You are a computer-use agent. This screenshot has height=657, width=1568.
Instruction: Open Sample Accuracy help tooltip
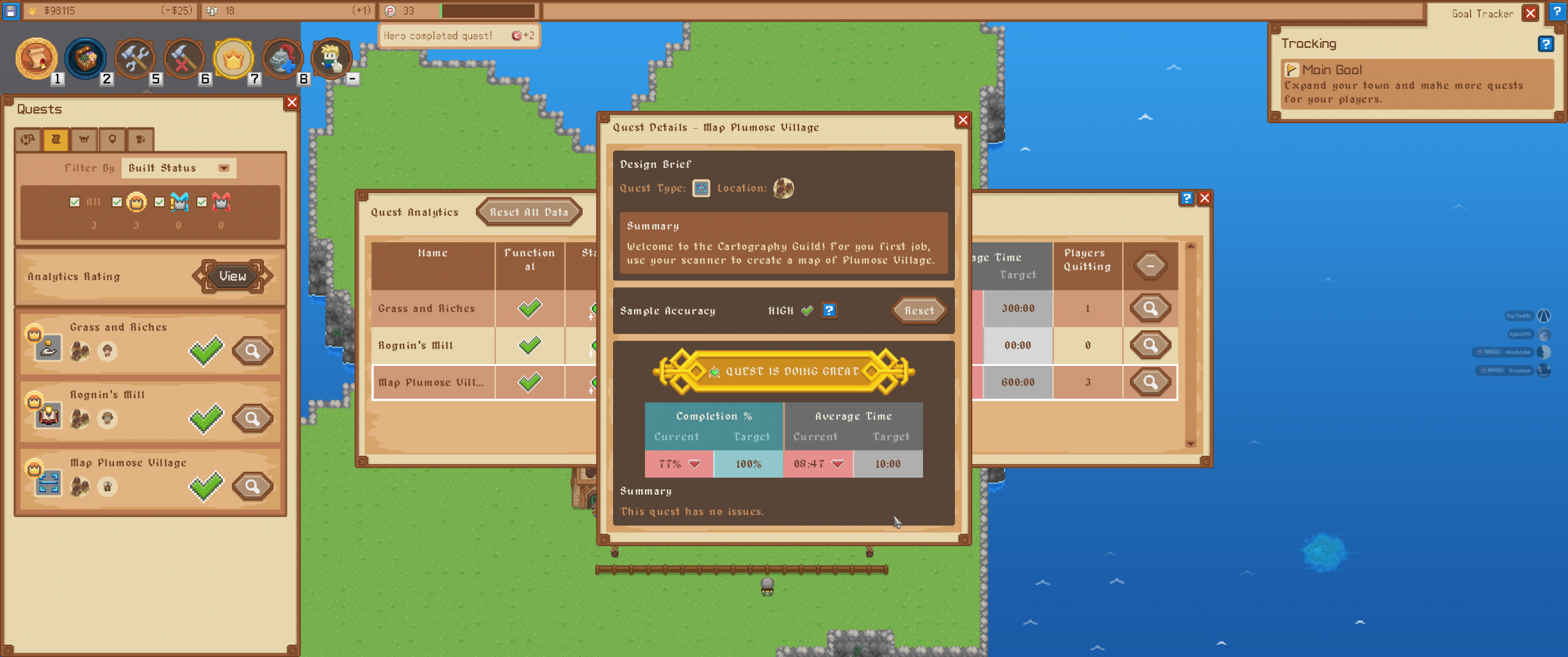(829, 310)
